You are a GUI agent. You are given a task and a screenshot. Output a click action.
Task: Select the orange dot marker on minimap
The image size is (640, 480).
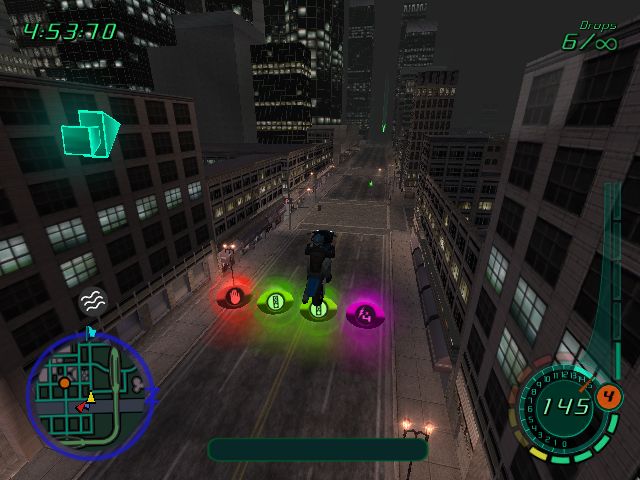64,382
